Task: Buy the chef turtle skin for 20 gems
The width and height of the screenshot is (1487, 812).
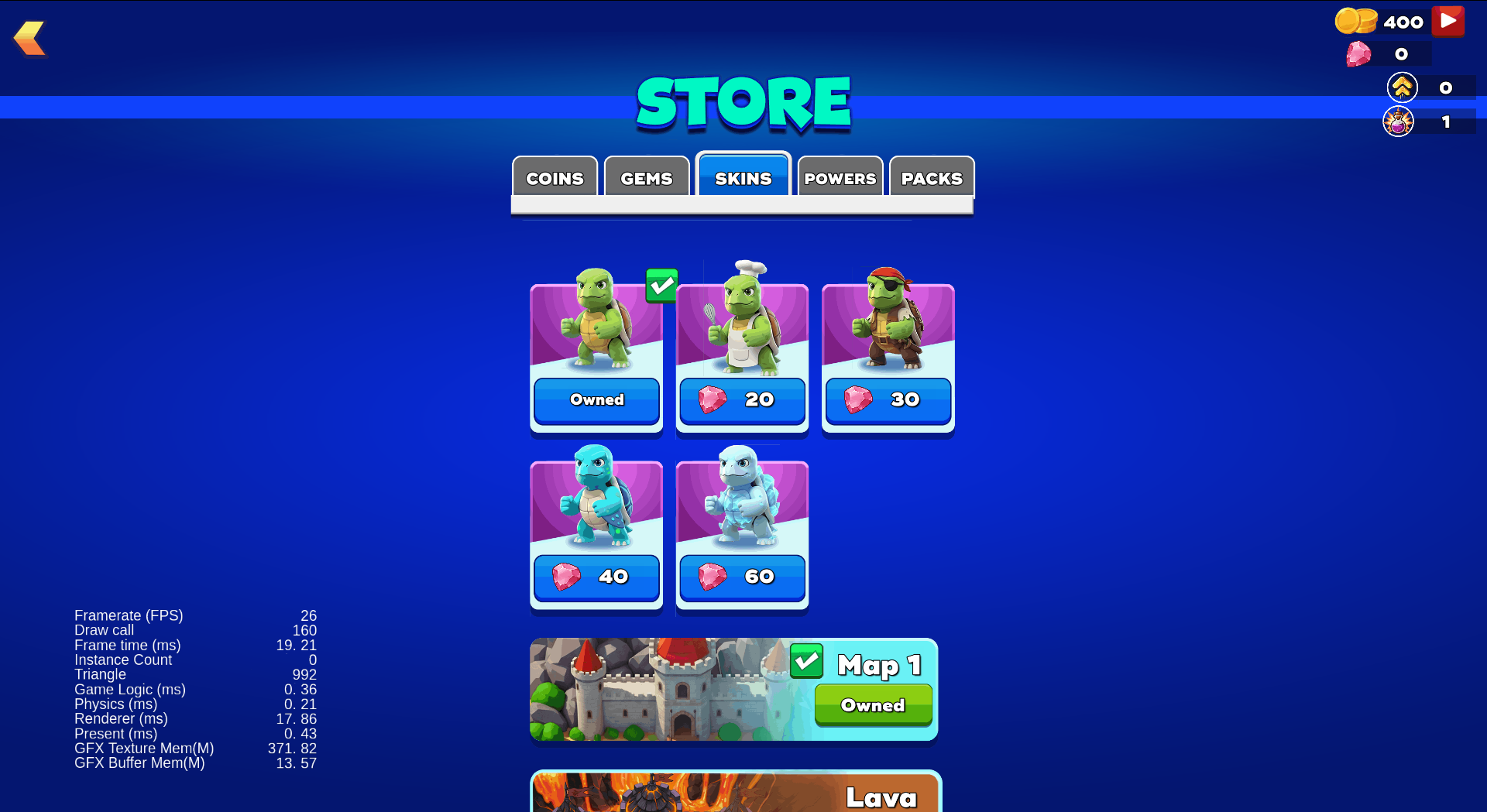Action: click(741, 400)
